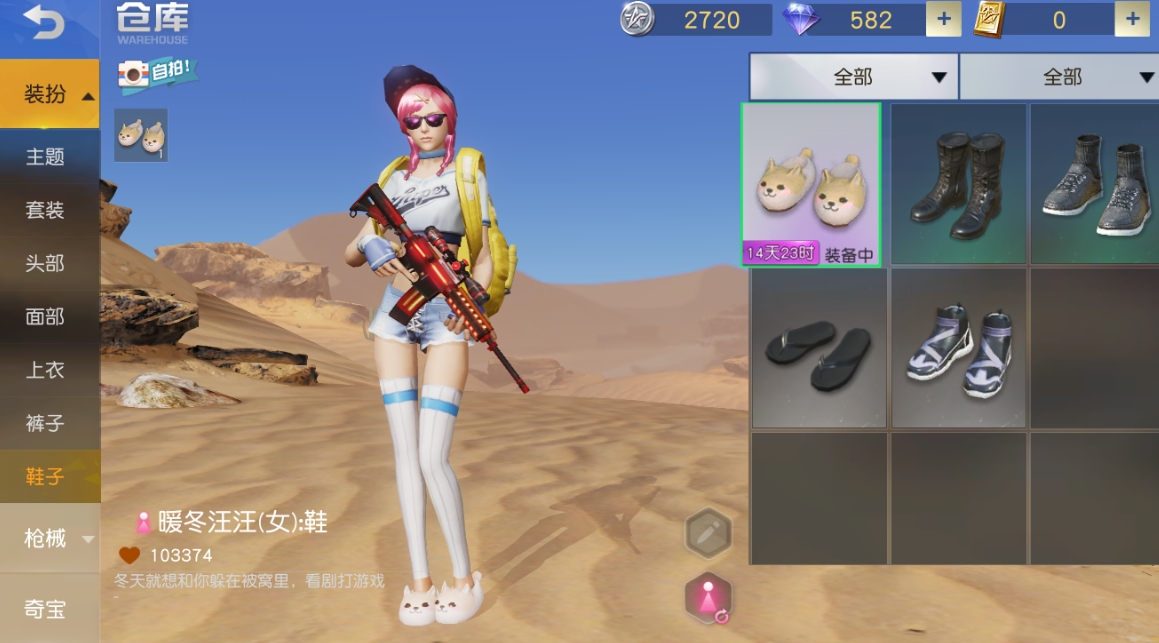Pick the black flip-flops item
The width and height of the screenshot is (1159, 643).
[818, 348]
